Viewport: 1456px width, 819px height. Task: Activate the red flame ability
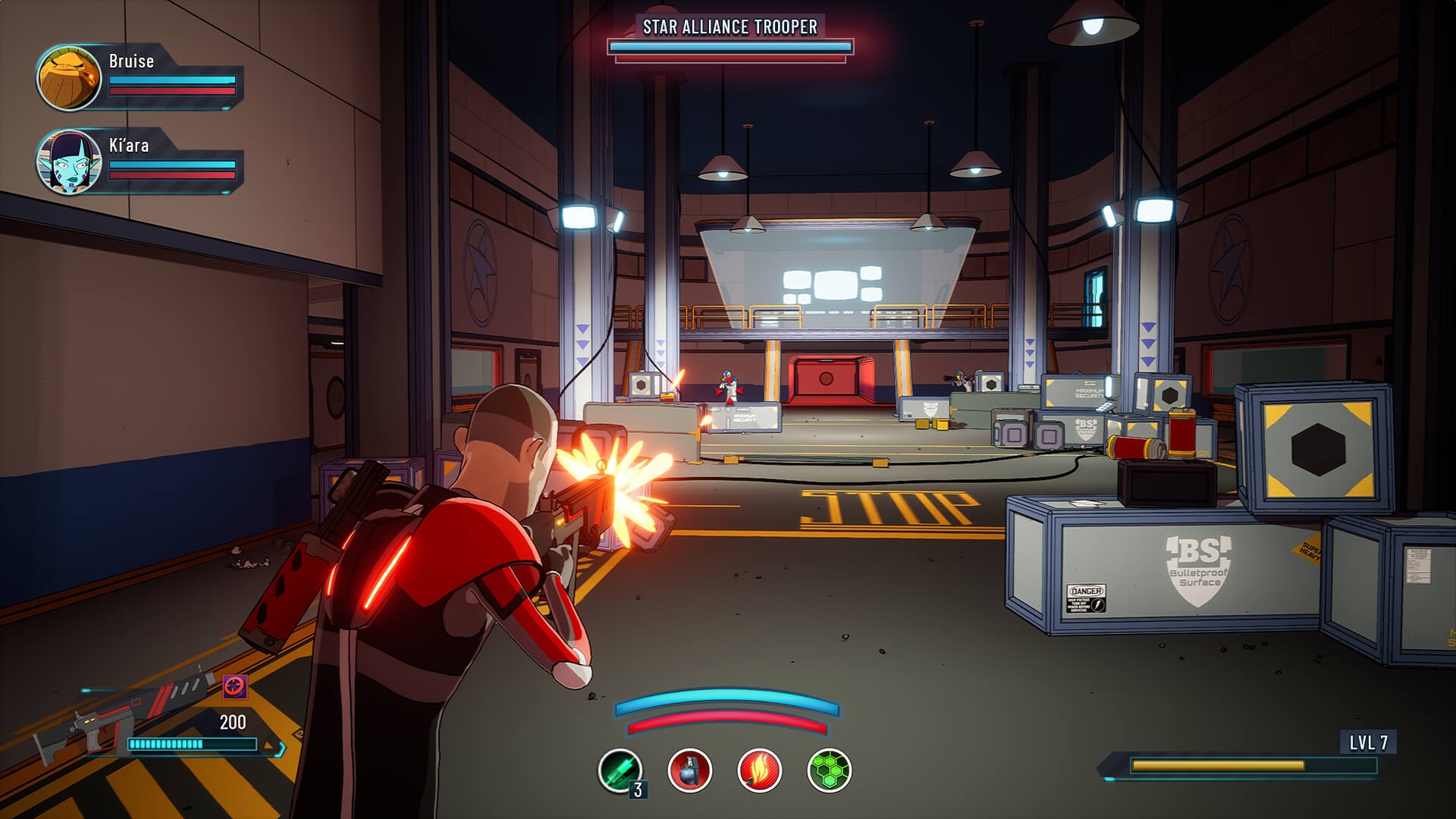[759, 770]
